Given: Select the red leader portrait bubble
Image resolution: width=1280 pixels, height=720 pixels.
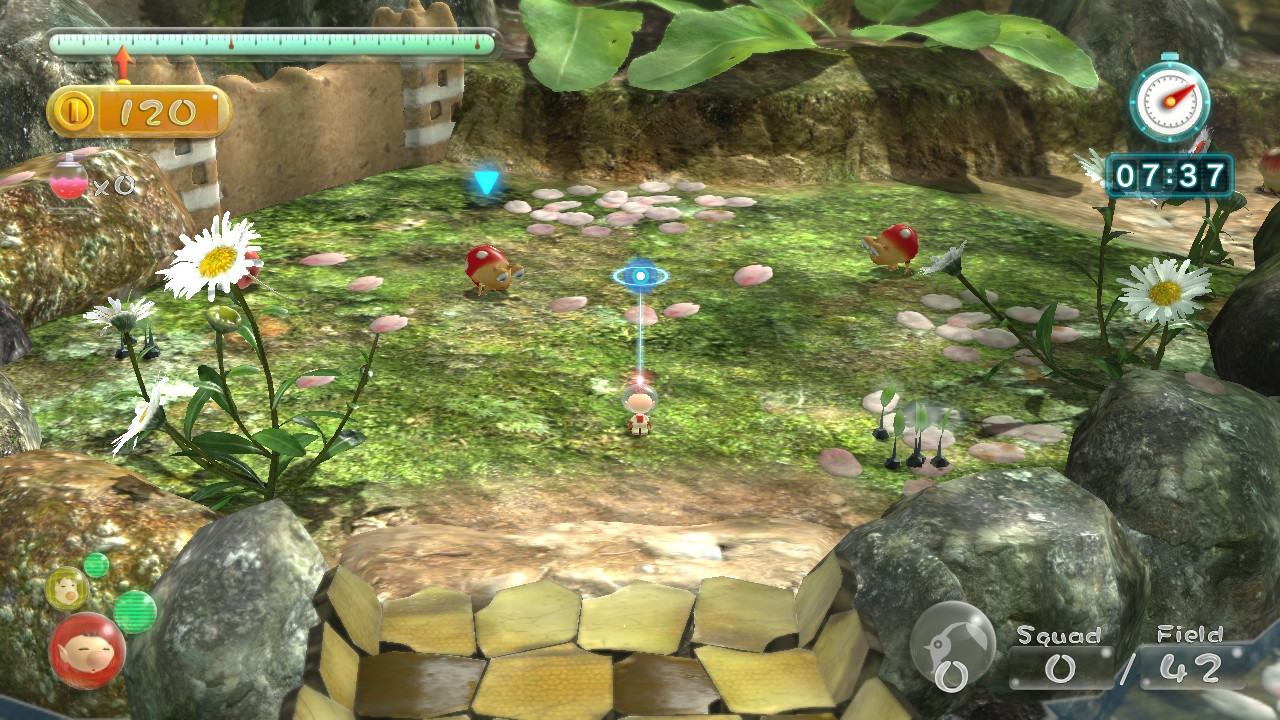Looking at the screenshot, I should (x=87, y=650).
